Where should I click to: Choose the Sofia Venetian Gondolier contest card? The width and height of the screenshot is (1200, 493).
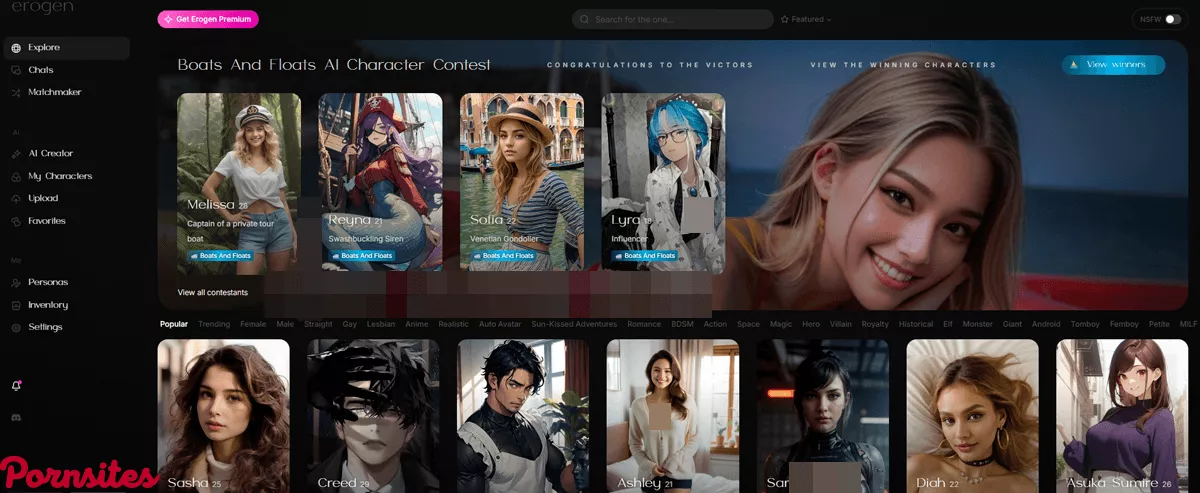pos(522,183)
